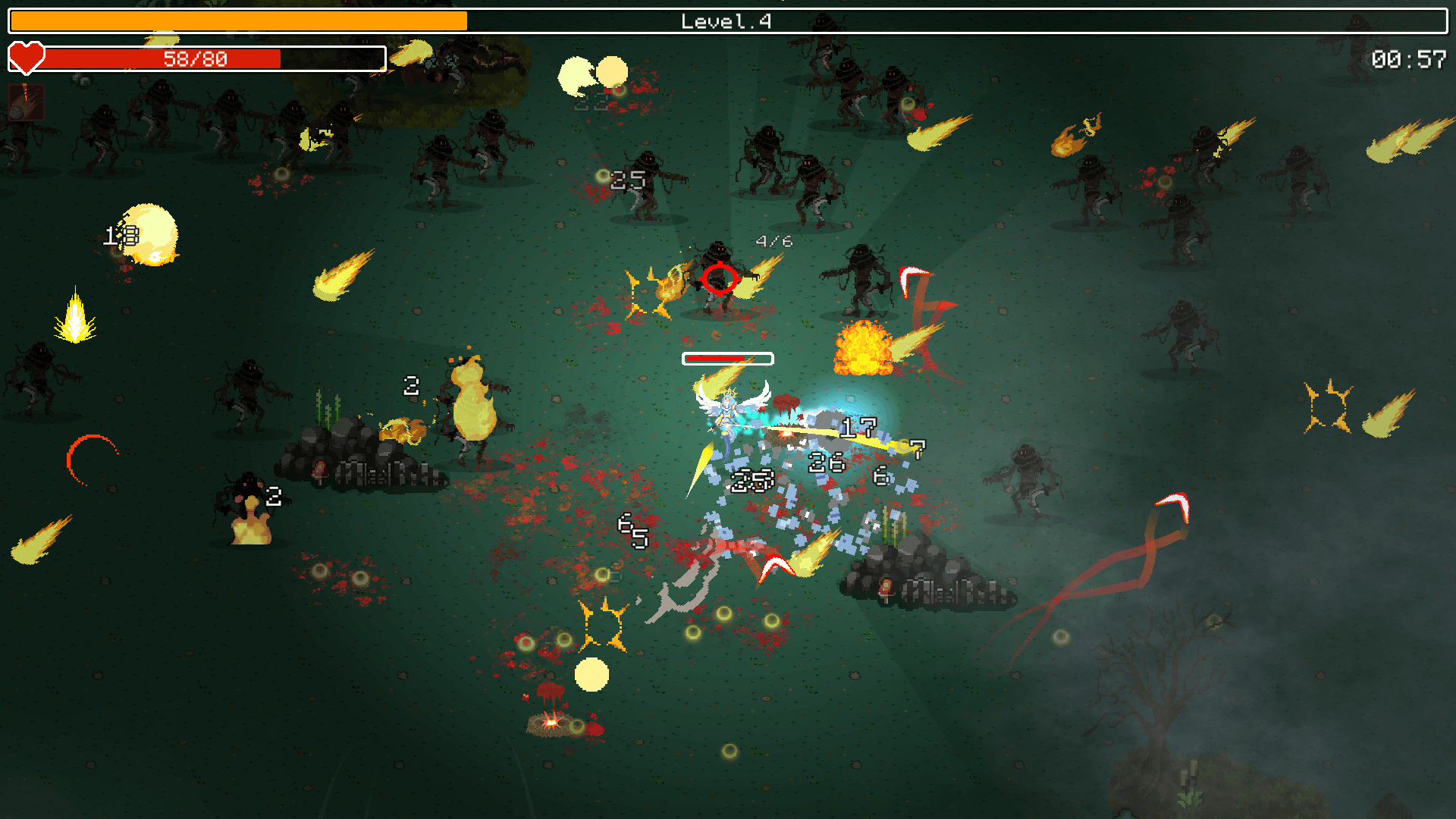Click the damage number 26 near the player

(826, 460)
